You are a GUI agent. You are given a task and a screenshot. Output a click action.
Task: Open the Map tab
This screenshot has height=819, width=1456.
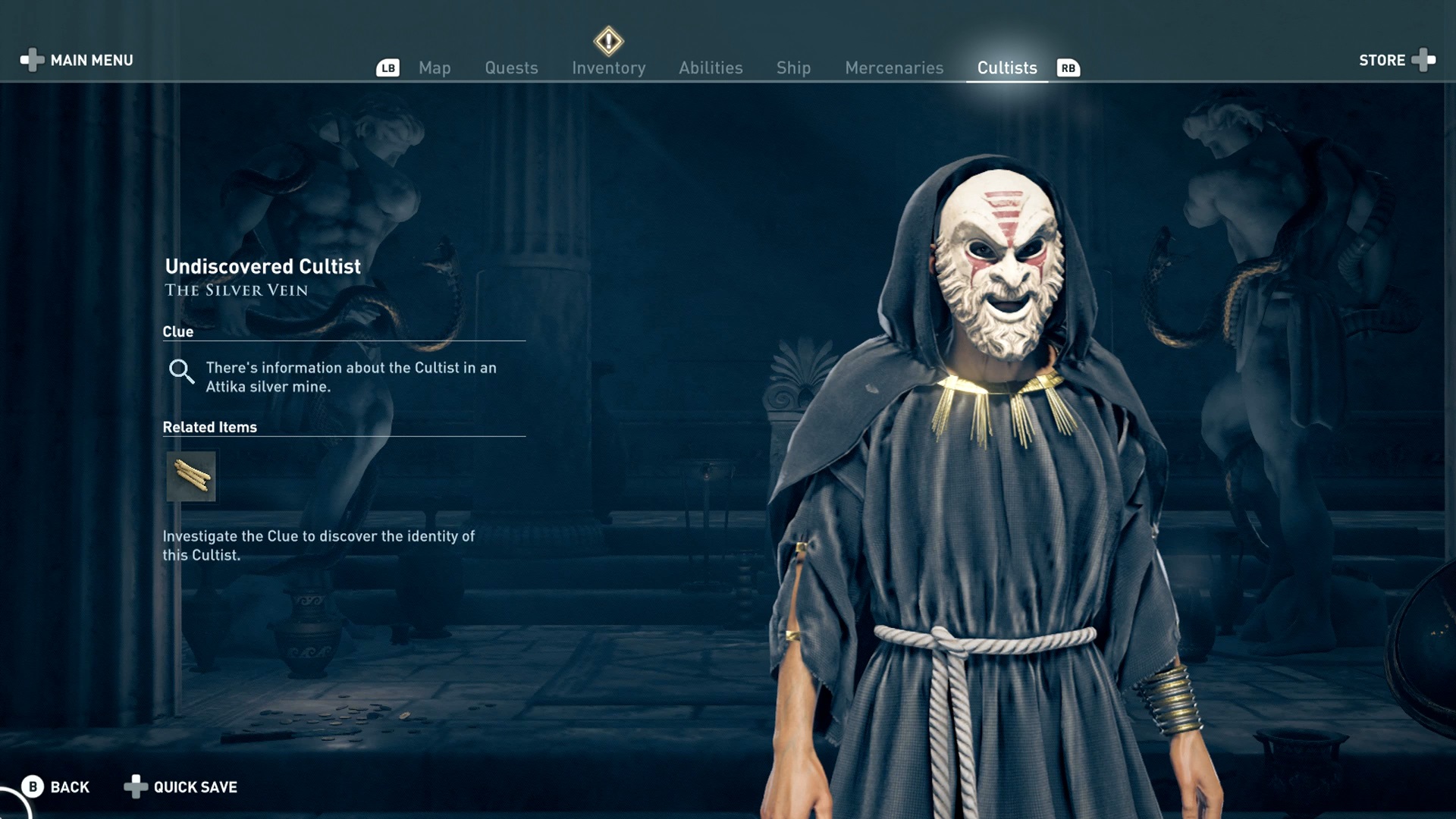coord(434,67)
